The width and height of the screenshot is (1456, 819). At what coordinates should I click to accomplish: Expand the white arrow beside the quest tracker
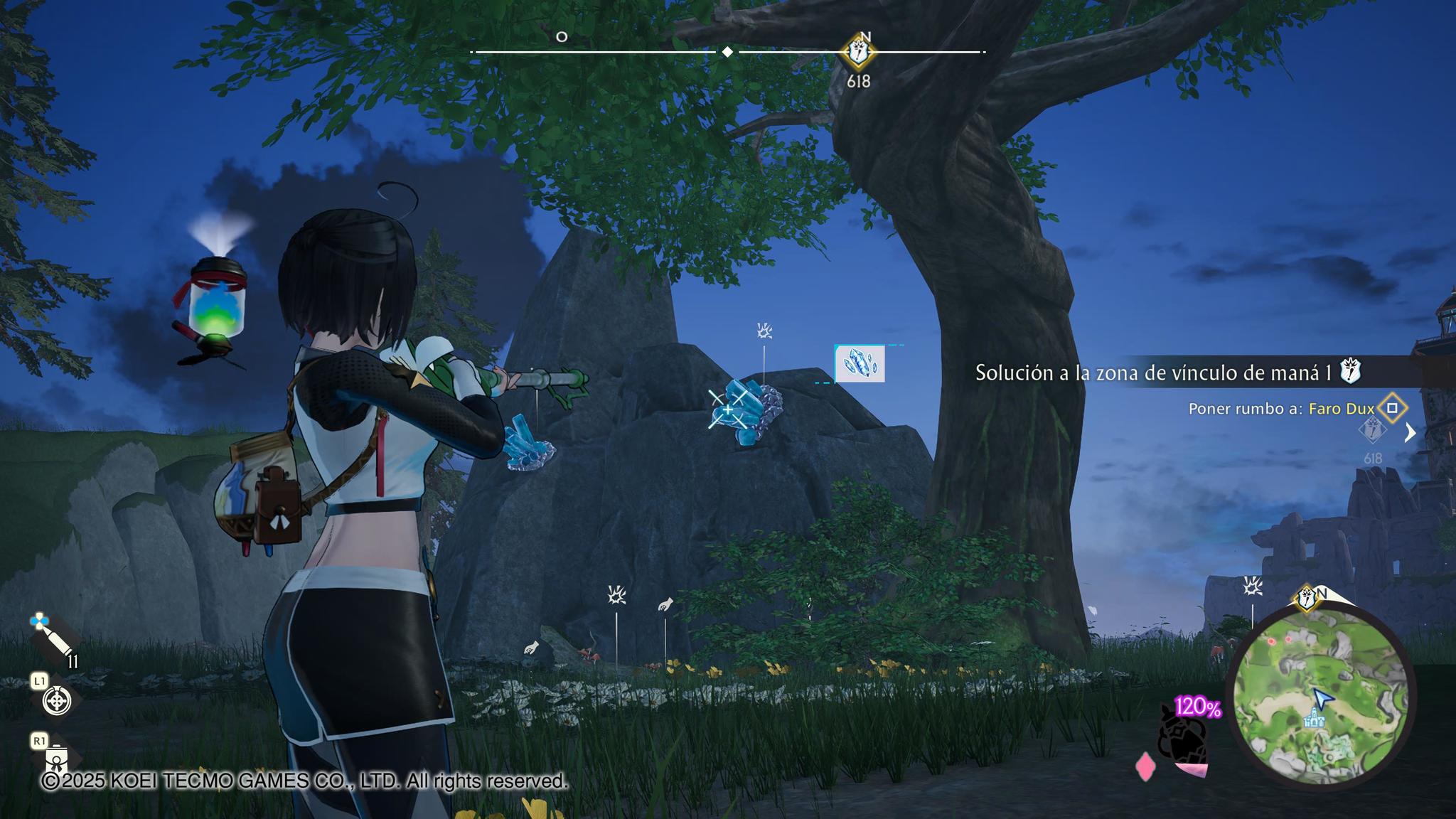coord(1410,432)
